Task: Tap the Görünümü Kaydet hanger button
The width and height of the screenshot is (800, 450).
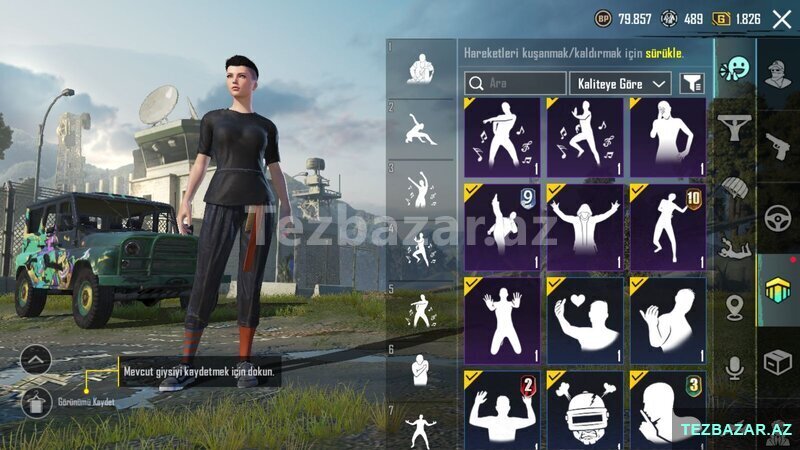Action: pyautogui.click(x=36, y=403)
